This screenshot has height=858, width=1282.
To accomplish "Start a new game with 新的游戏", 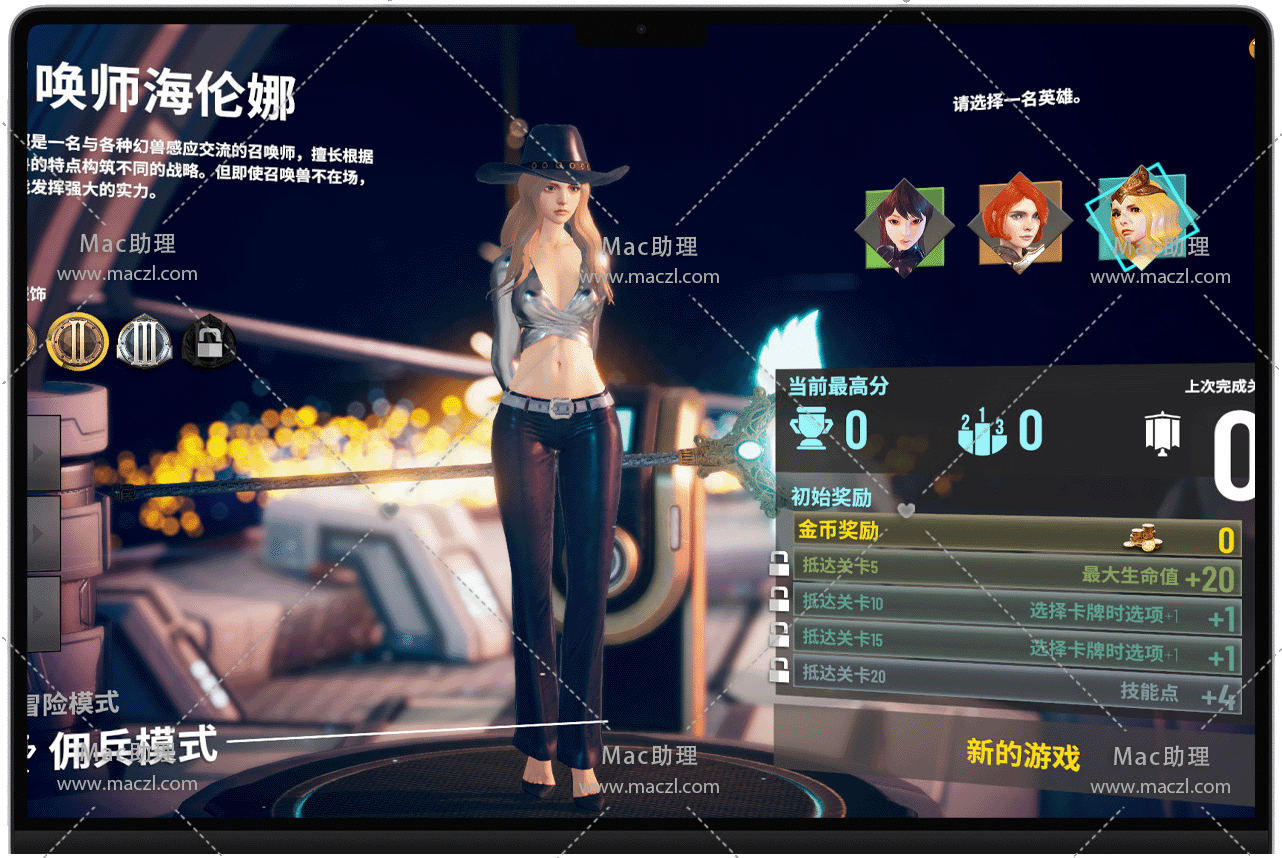I will [1022, 754].
